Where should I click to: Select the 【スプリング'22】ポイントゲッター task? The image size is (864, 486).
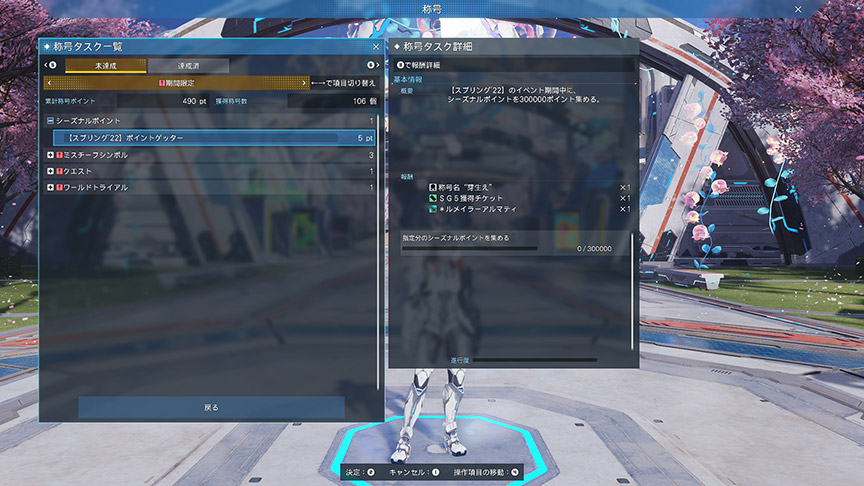pos(215,138)
